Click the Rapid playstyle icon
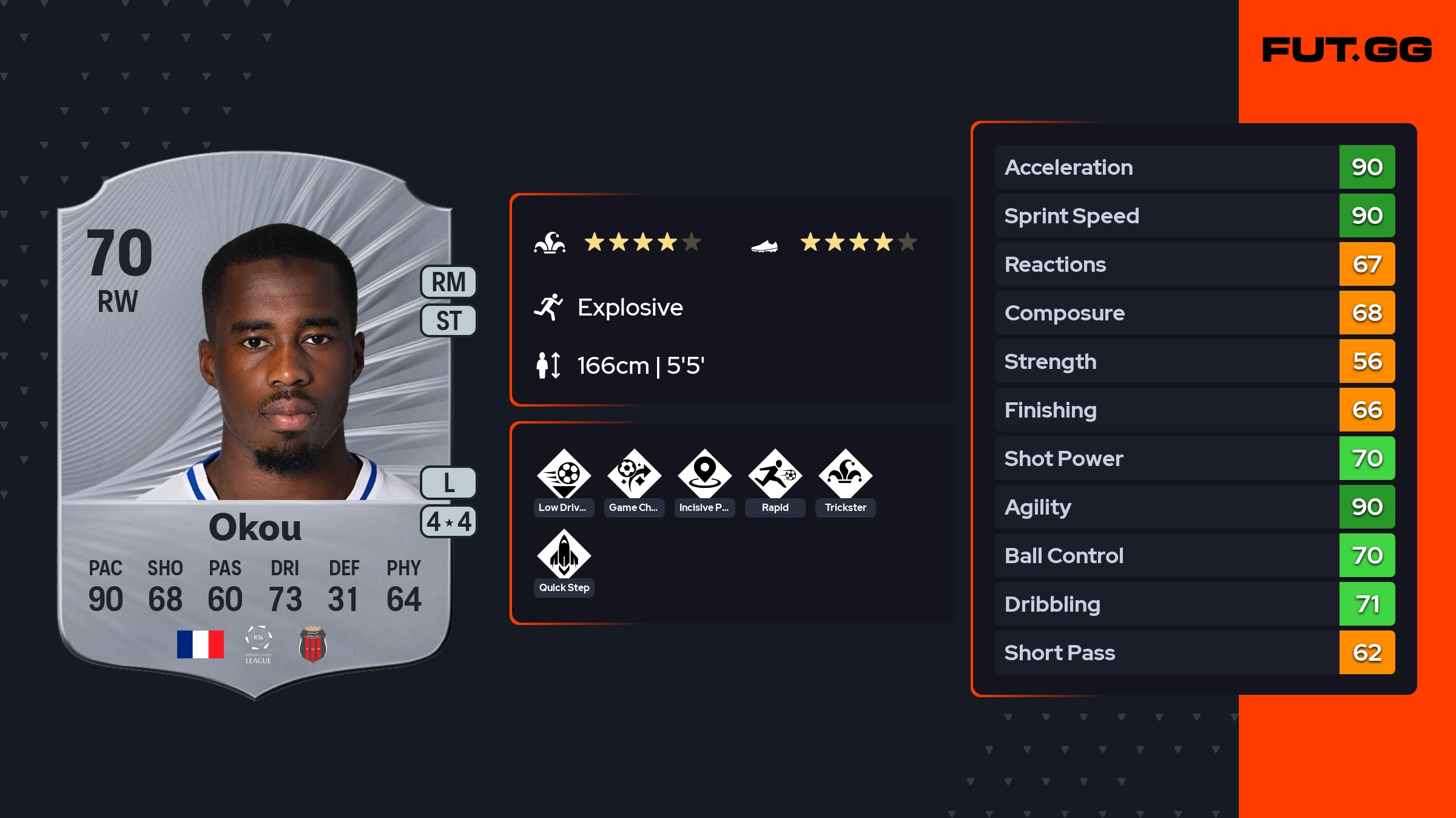 coord(775,475)
